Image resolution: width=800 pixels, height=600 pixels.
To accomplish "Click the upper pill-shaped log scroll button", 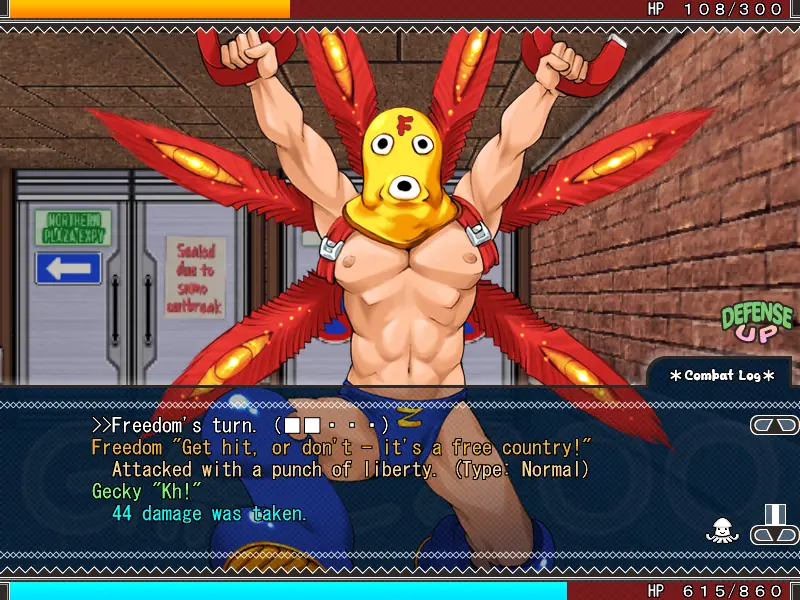I will 774,425.
